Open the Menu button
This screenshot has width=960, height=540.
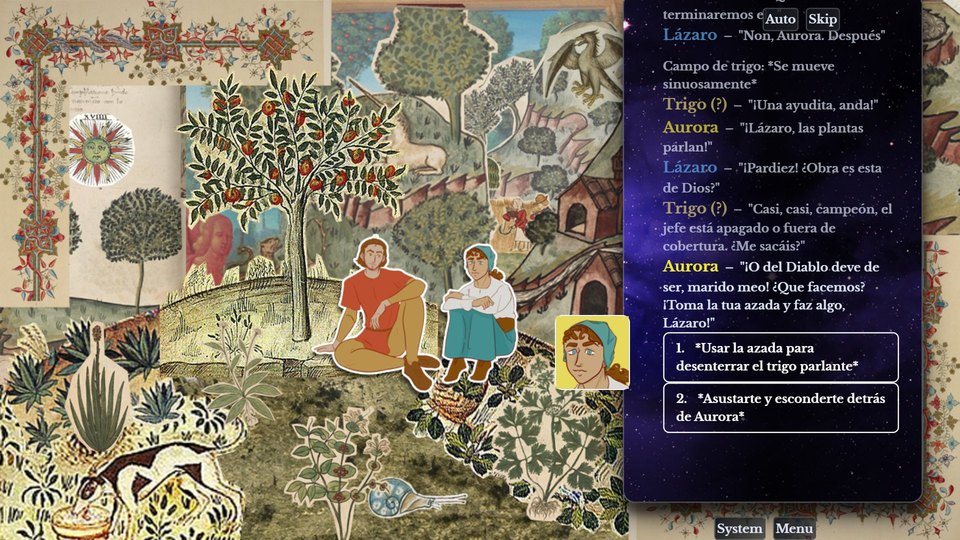(794, 529)
